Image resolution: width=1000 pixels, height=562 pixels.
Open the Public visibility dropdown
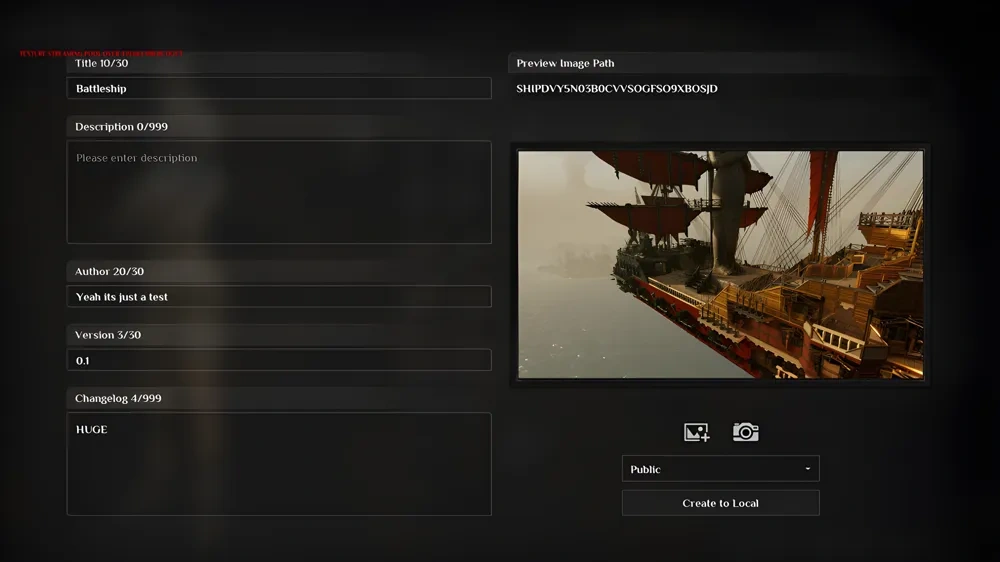(x=720, y=469)
